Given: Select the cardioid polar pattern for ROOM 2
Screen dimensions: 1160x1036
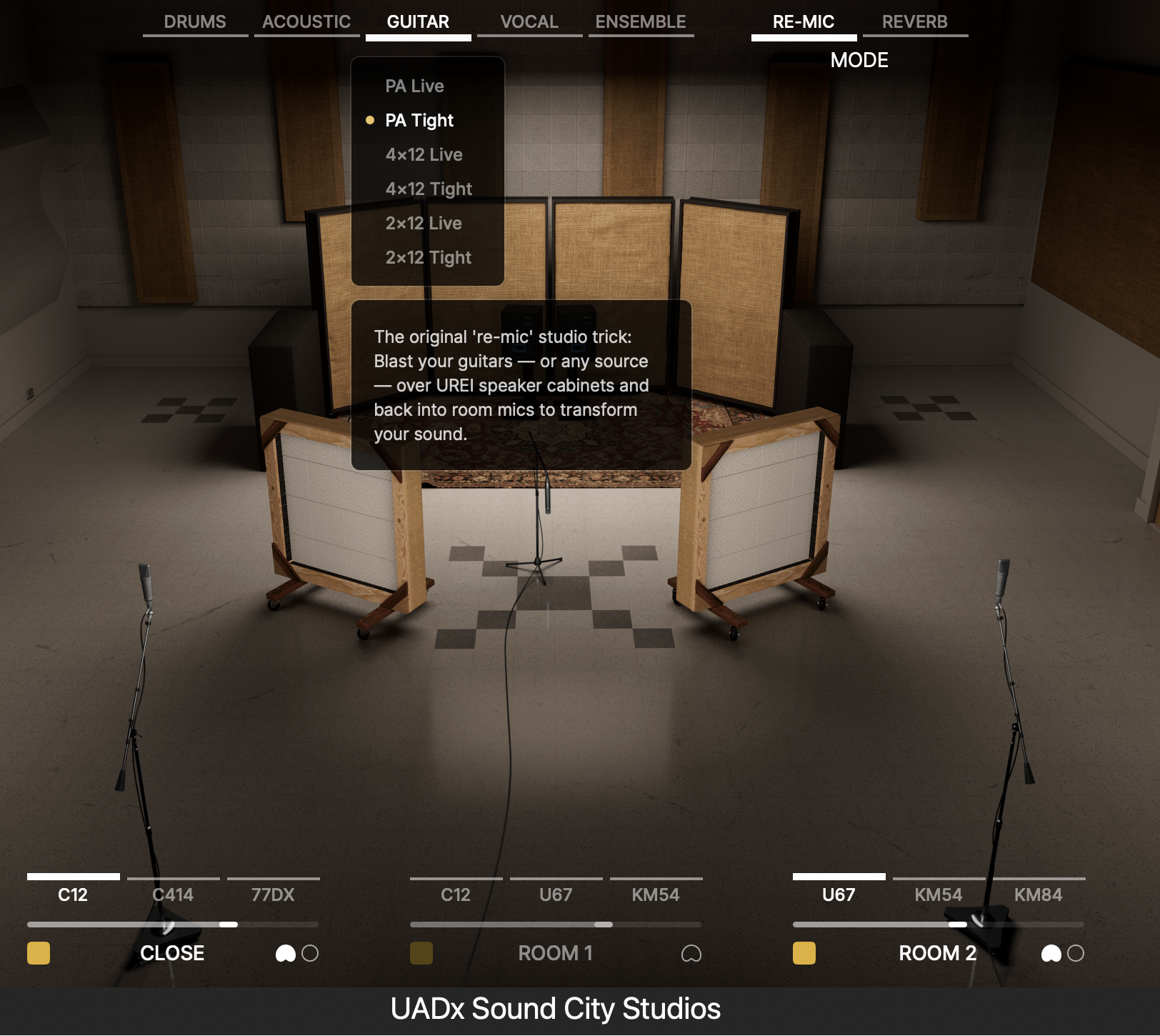Looking at the screenshot, I should (x=1052, y=953).
